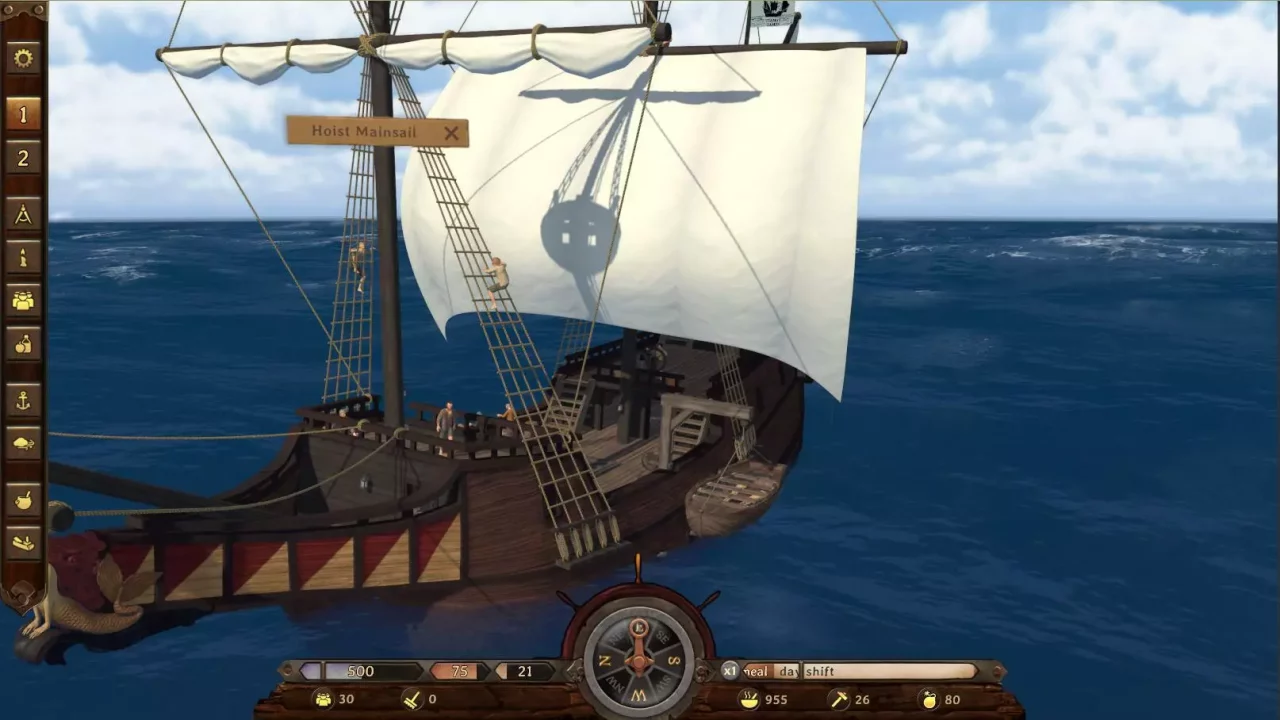Open the crew management panel
Image resolution: width=1280 pixels, height=720 pixels.
click(x=22, y=300)
